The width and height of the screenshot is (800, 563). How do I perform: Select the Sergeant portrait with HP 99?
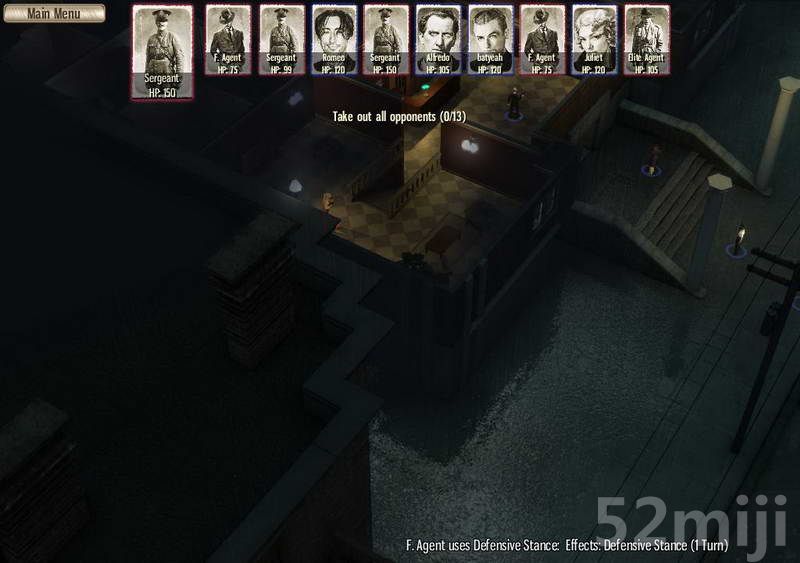coord(282,39)
